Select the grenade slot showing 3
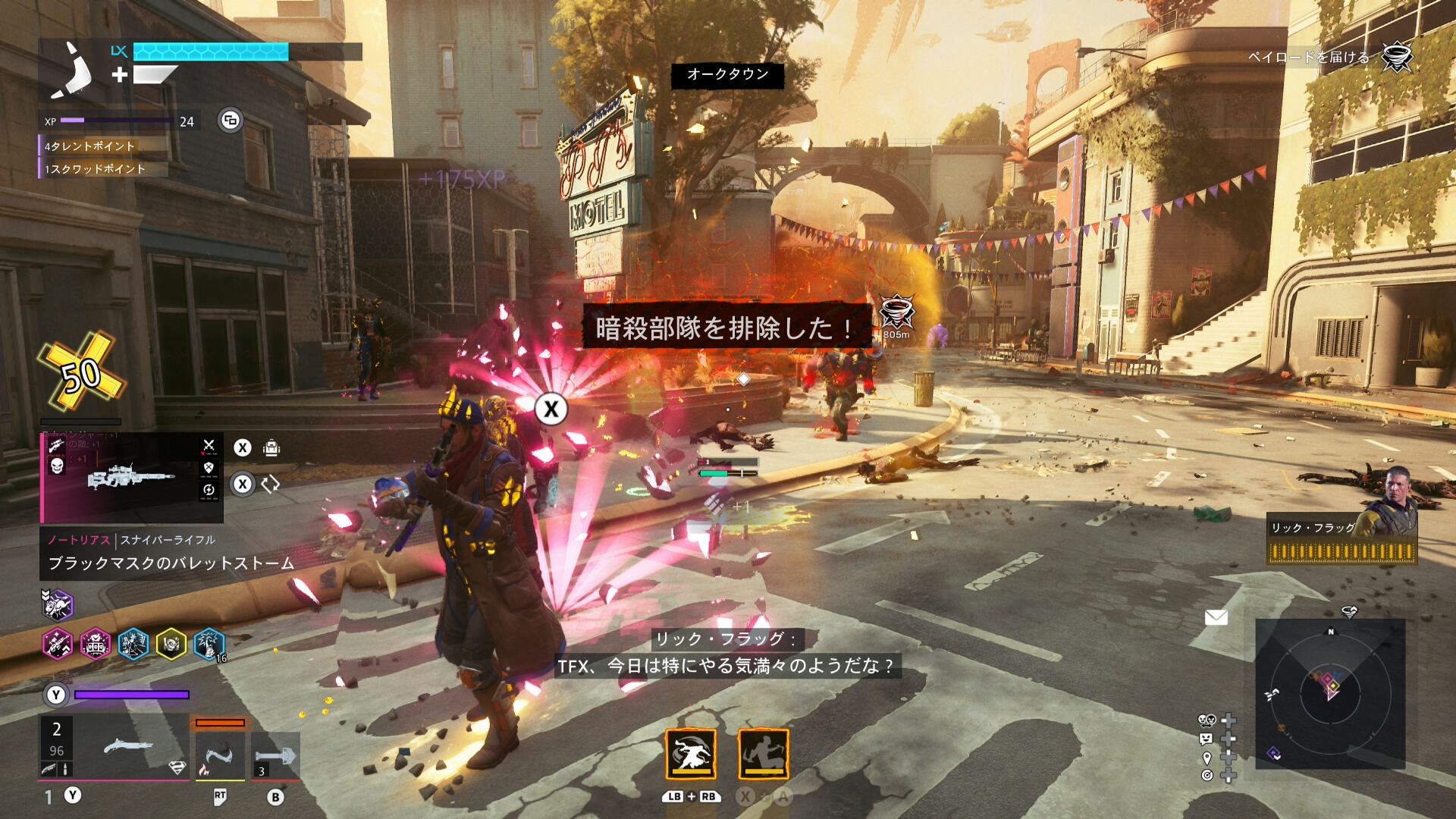Screen dimensions: 1456x819 pyautogui.click(x=275, y=756)
